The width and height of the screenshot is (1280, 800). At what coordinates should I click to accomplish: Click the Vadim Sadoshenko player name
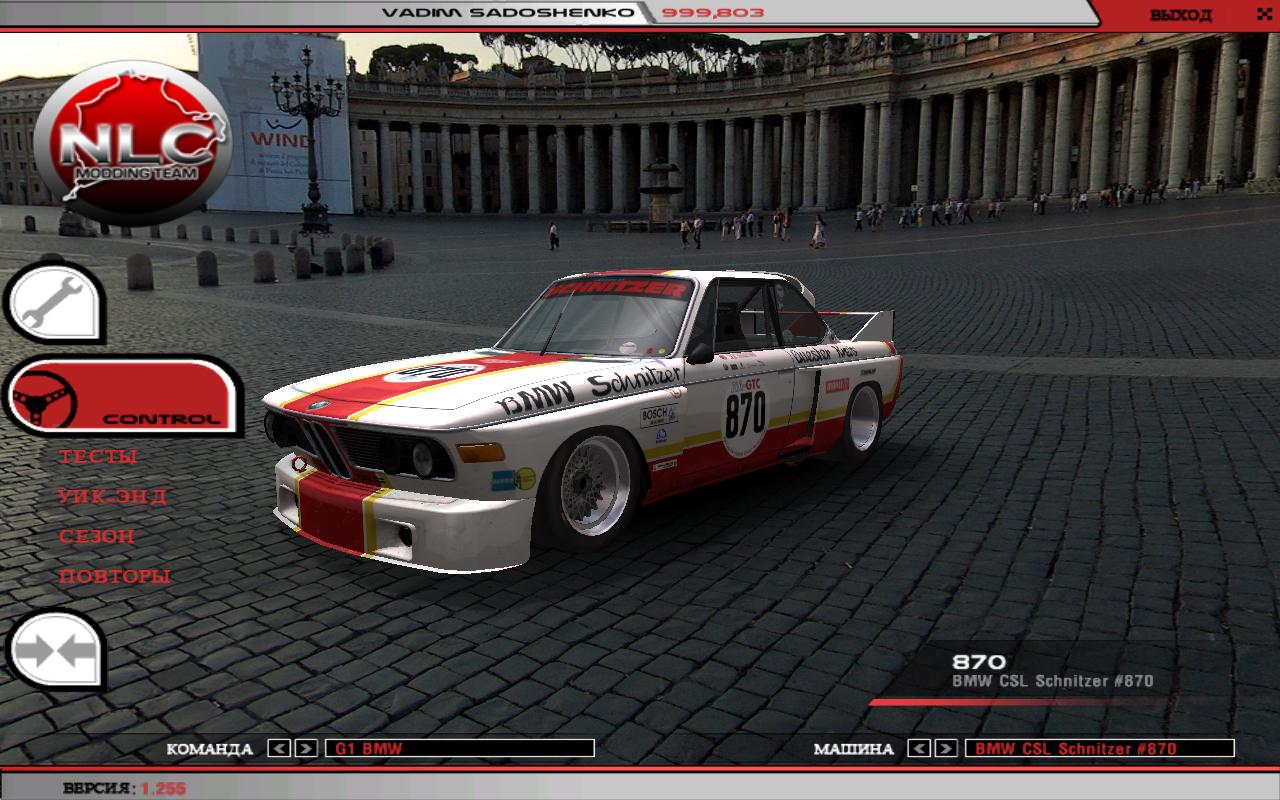pos(508,13)
